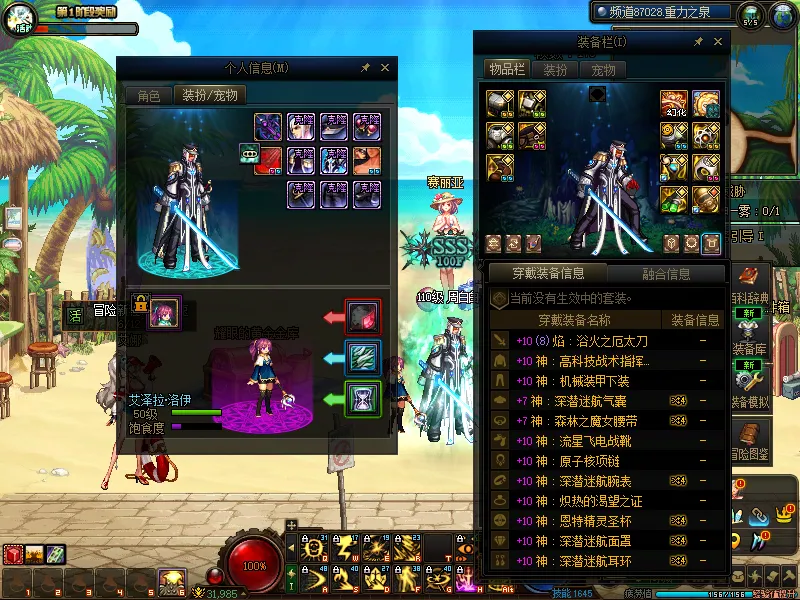Select the green-gem gauntlet equipment slot
The width and height of the screenshot is (800, 600).
pos(676,198)
